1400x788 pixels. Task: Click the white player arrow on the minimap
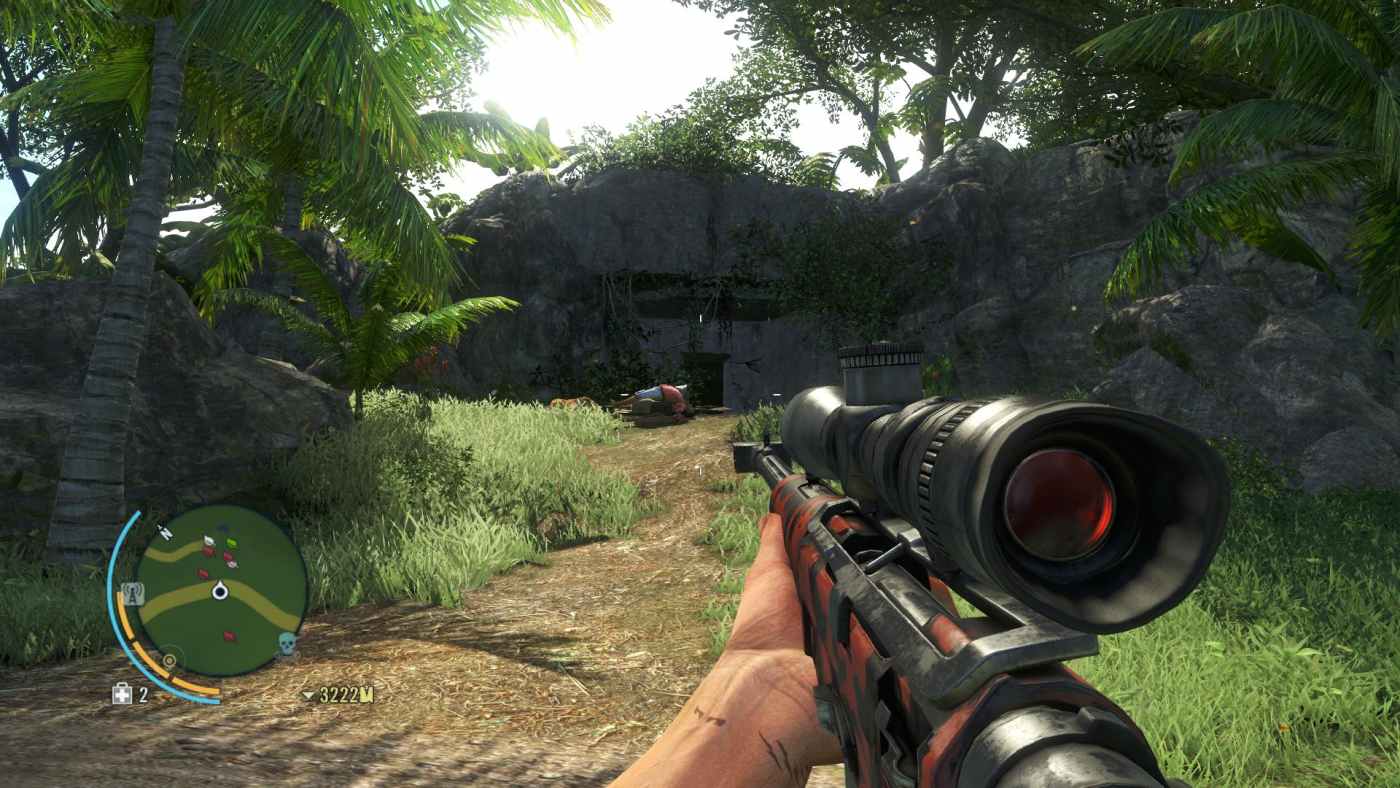(x=220, y=592)
